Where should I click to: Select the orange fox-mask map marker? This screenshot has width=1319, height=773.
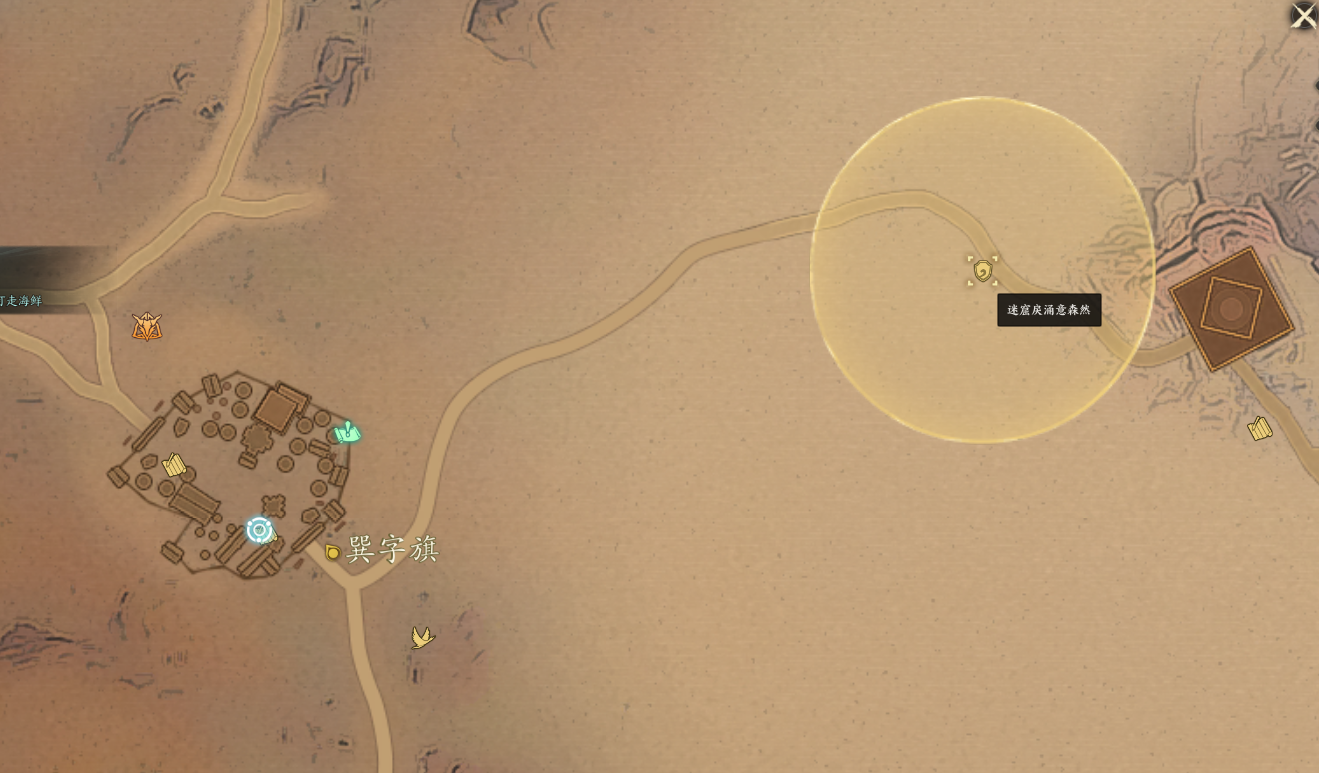147,327
